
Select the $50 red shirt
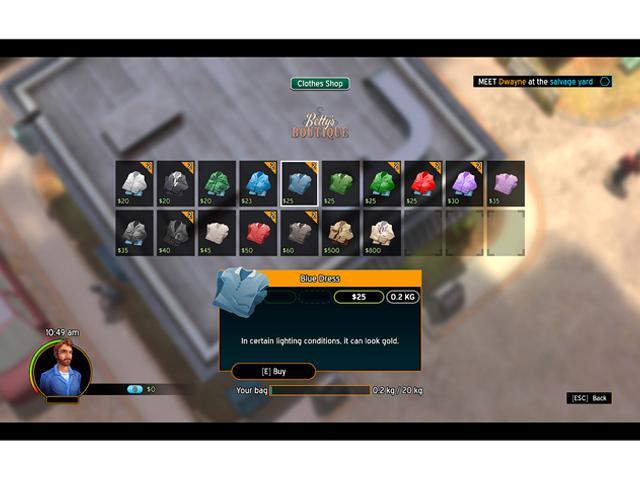[x=258, y=231]
